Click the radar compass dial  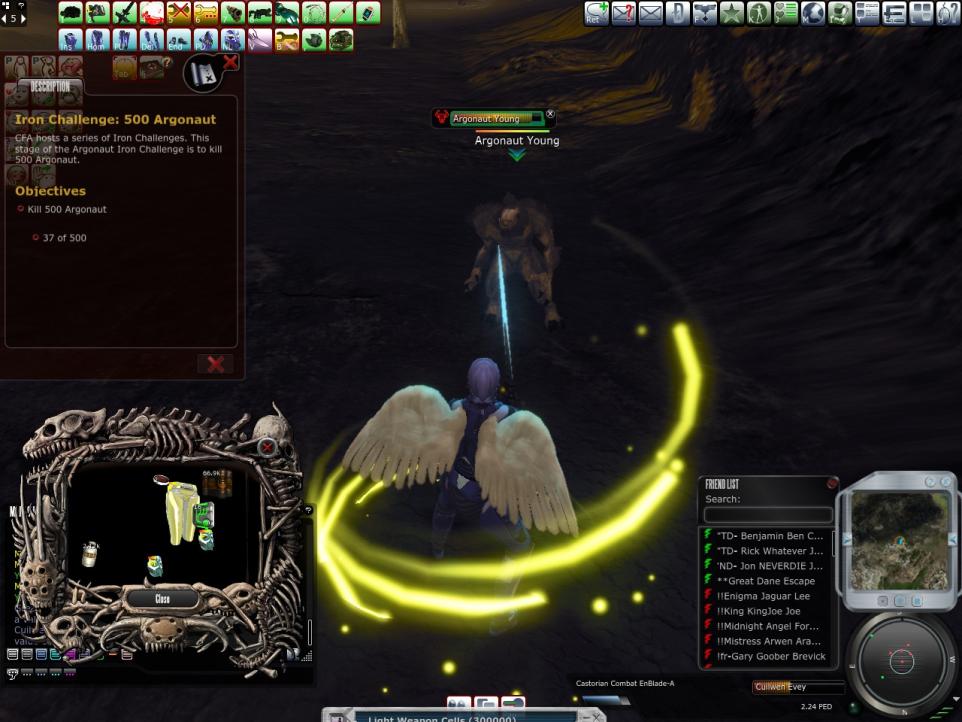click(x=902, y=661)
